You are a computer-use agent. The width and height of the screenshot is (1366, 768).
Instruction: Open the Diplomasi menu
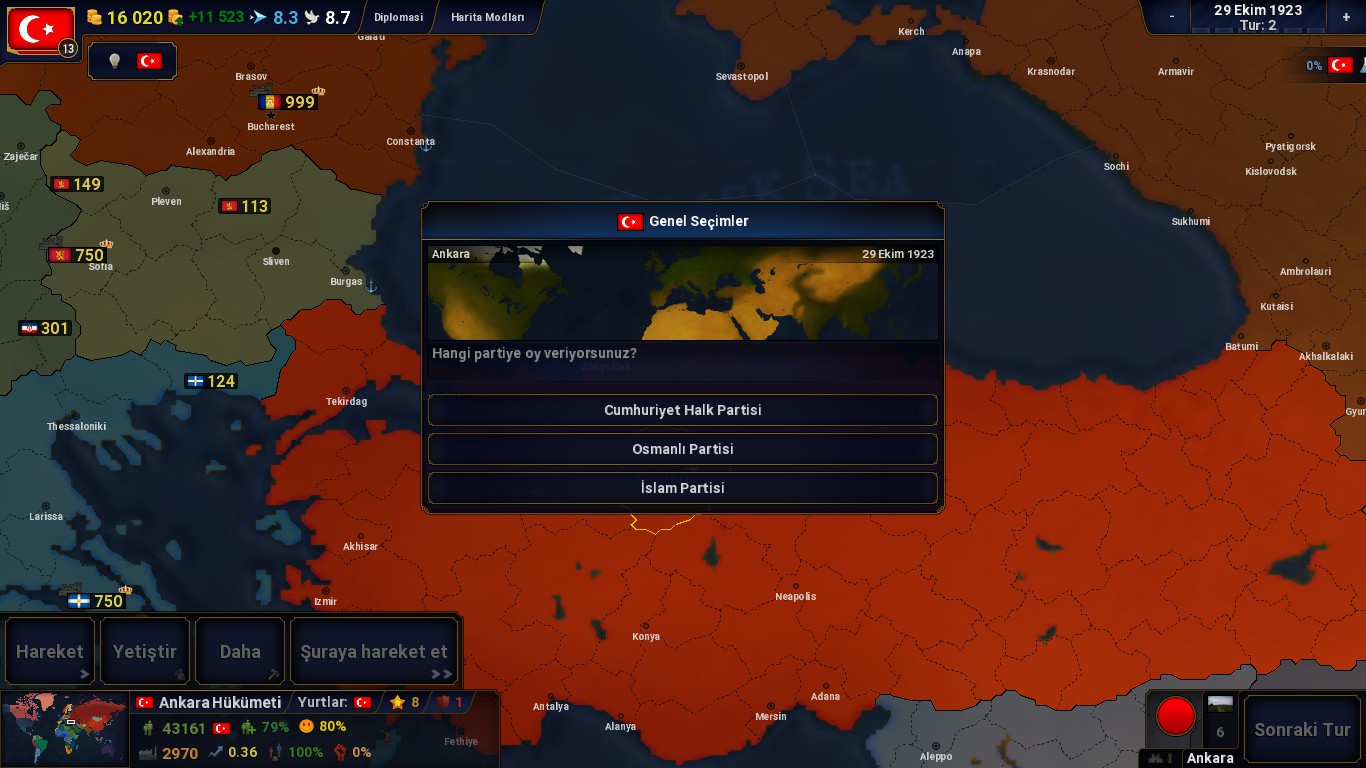click(398, 17)
